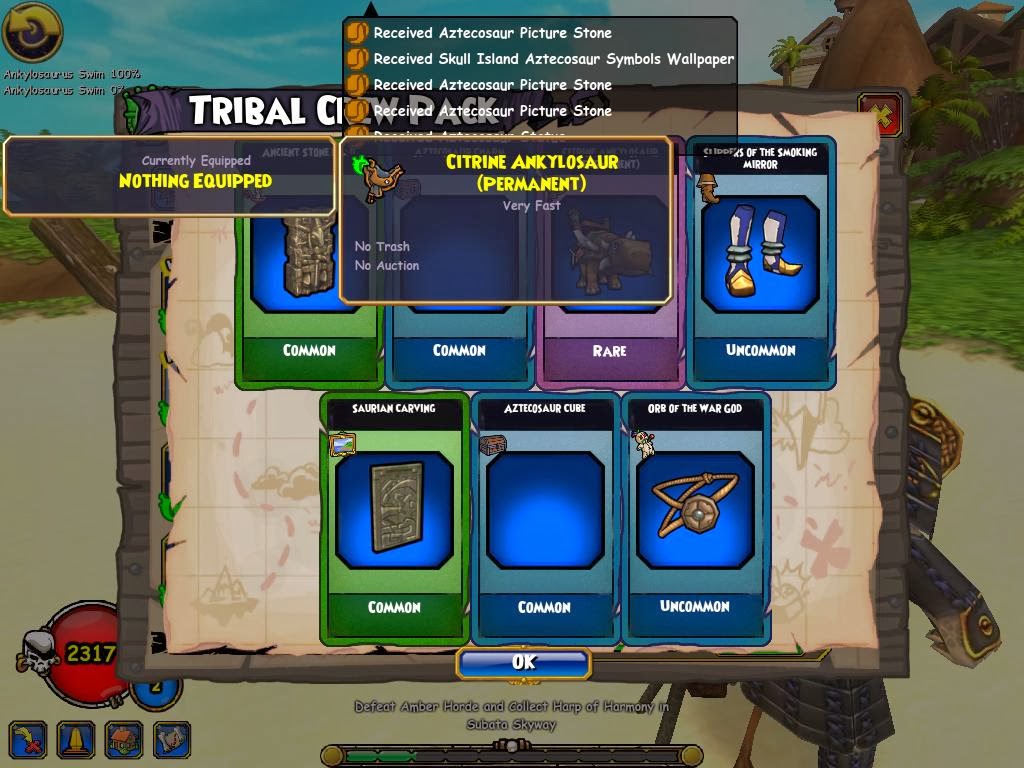
Task: Choose the Slippers of the Smoking Mirror card
Action: tap(761, 262)
